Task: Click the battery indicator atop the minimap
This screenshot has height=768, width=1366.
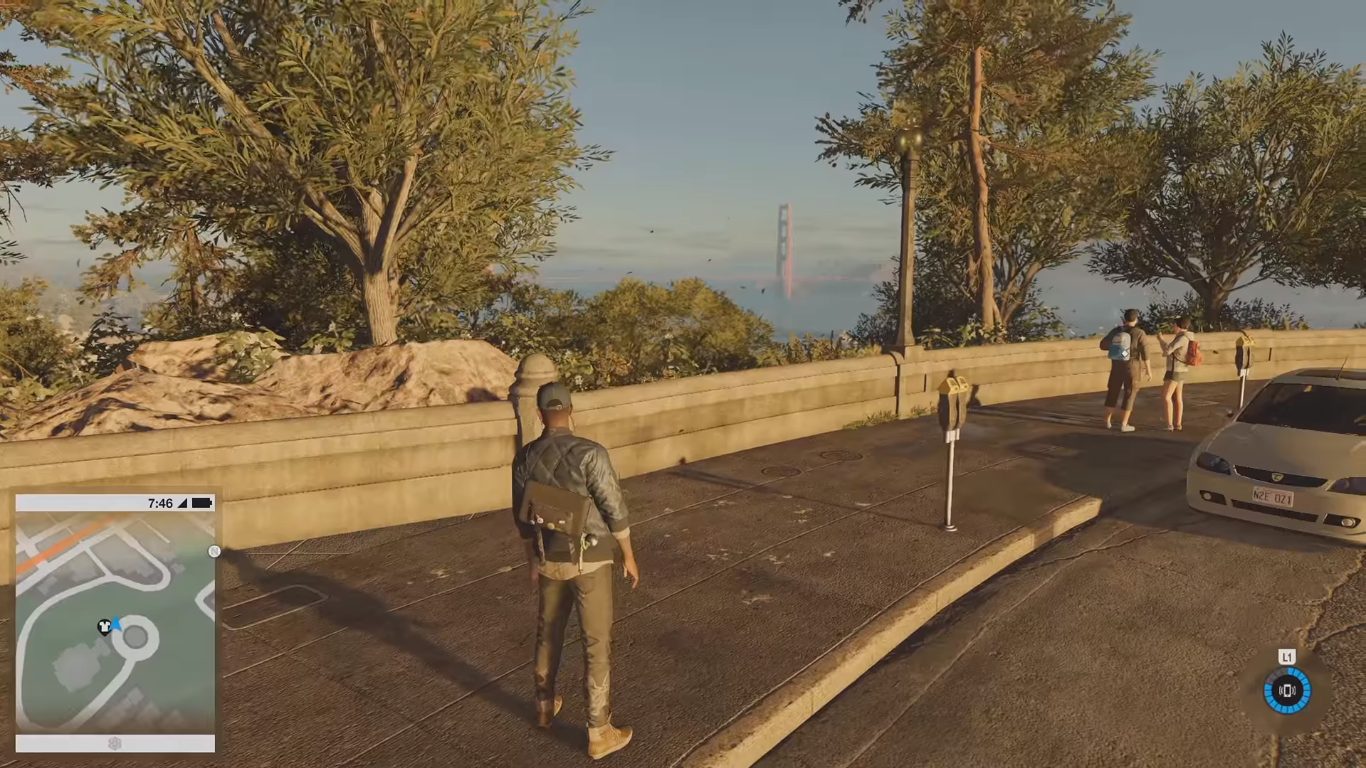Action: 203,502
